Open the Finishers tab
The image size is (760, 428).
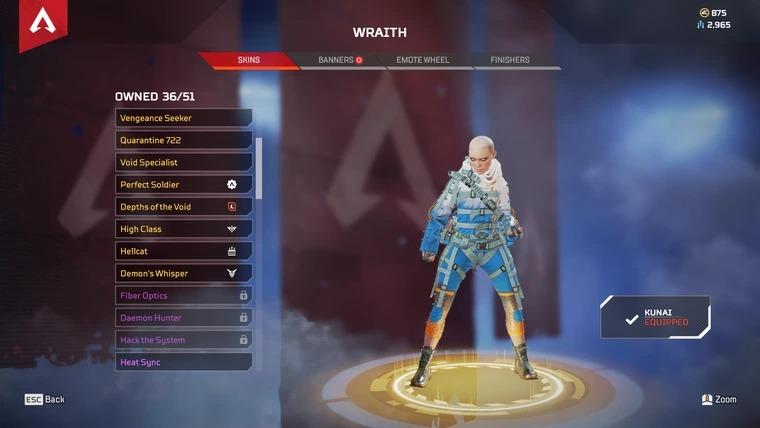tap(510, 60)
